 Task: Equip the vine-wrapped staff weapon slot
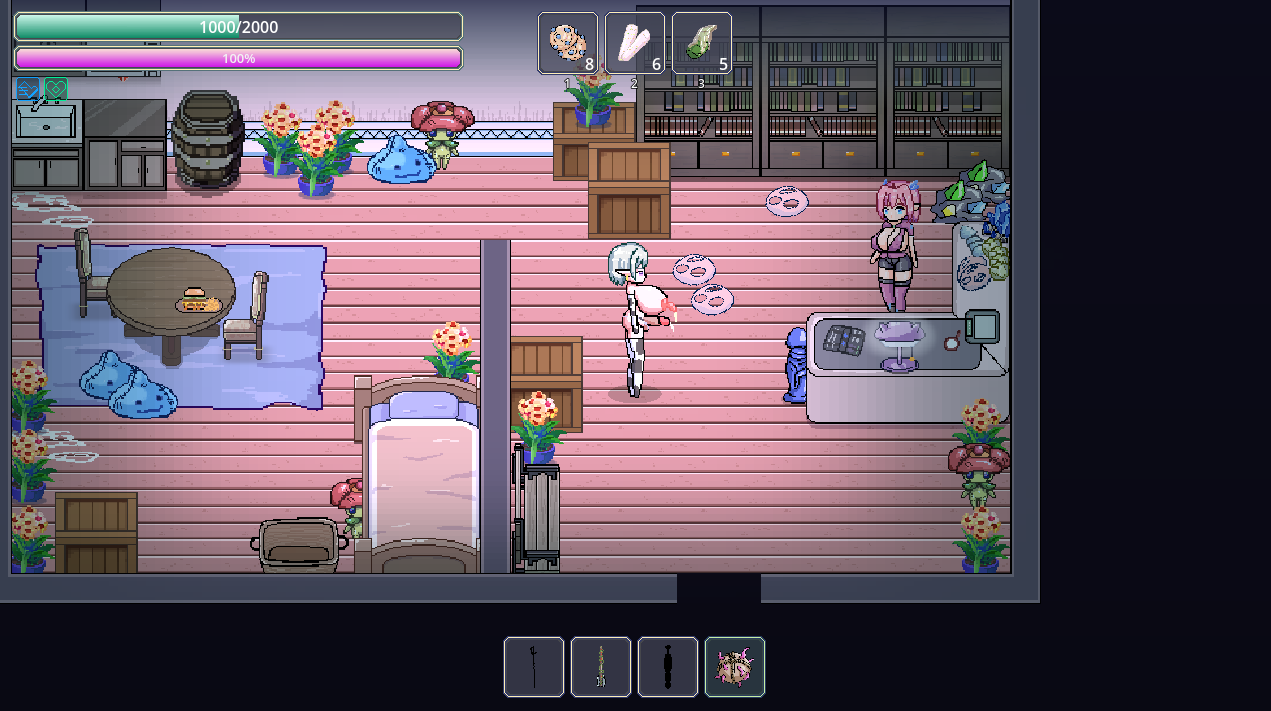(x=601, y=667)
